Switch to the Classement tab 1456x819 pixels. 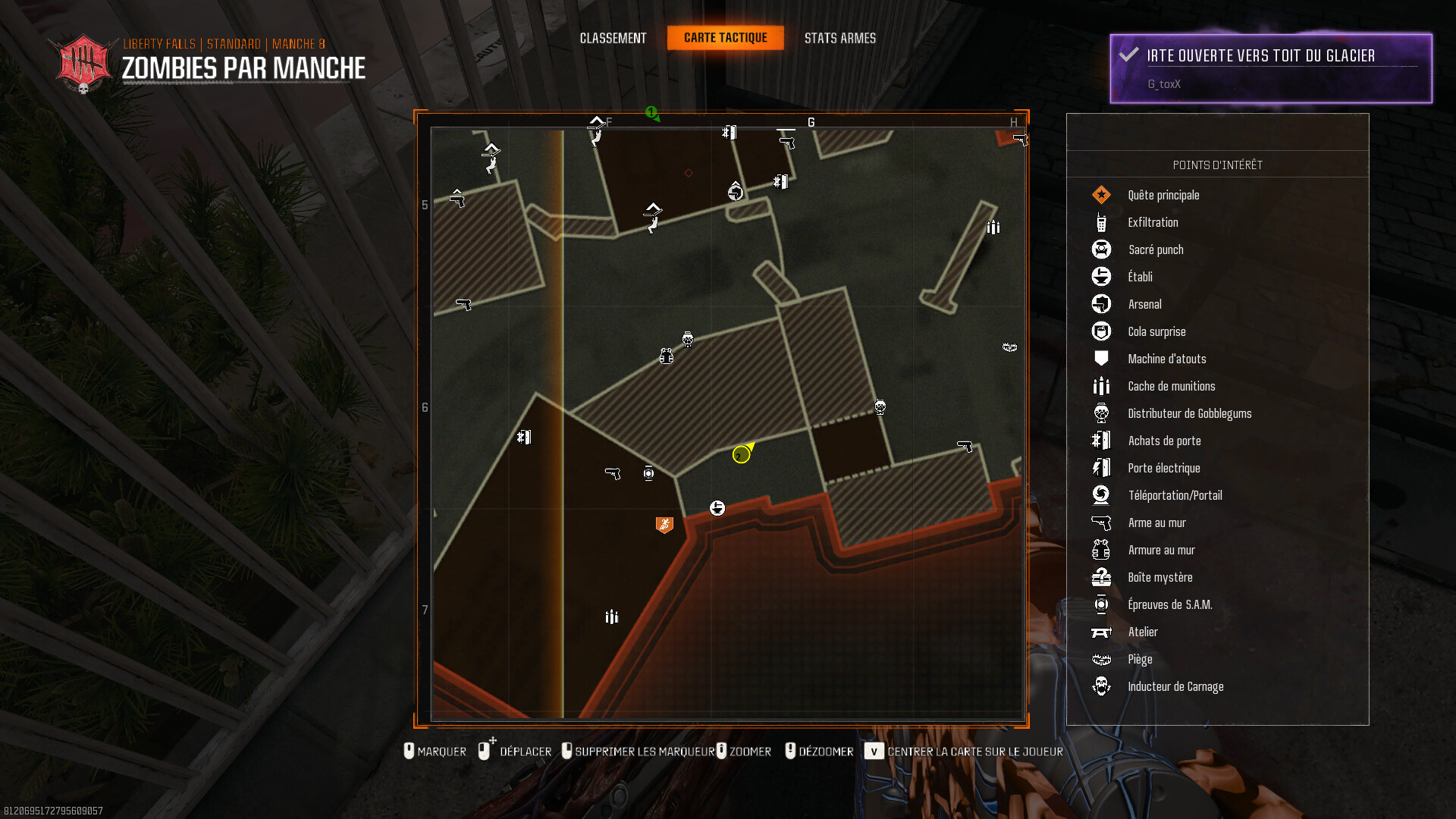(x=613, y=38)
